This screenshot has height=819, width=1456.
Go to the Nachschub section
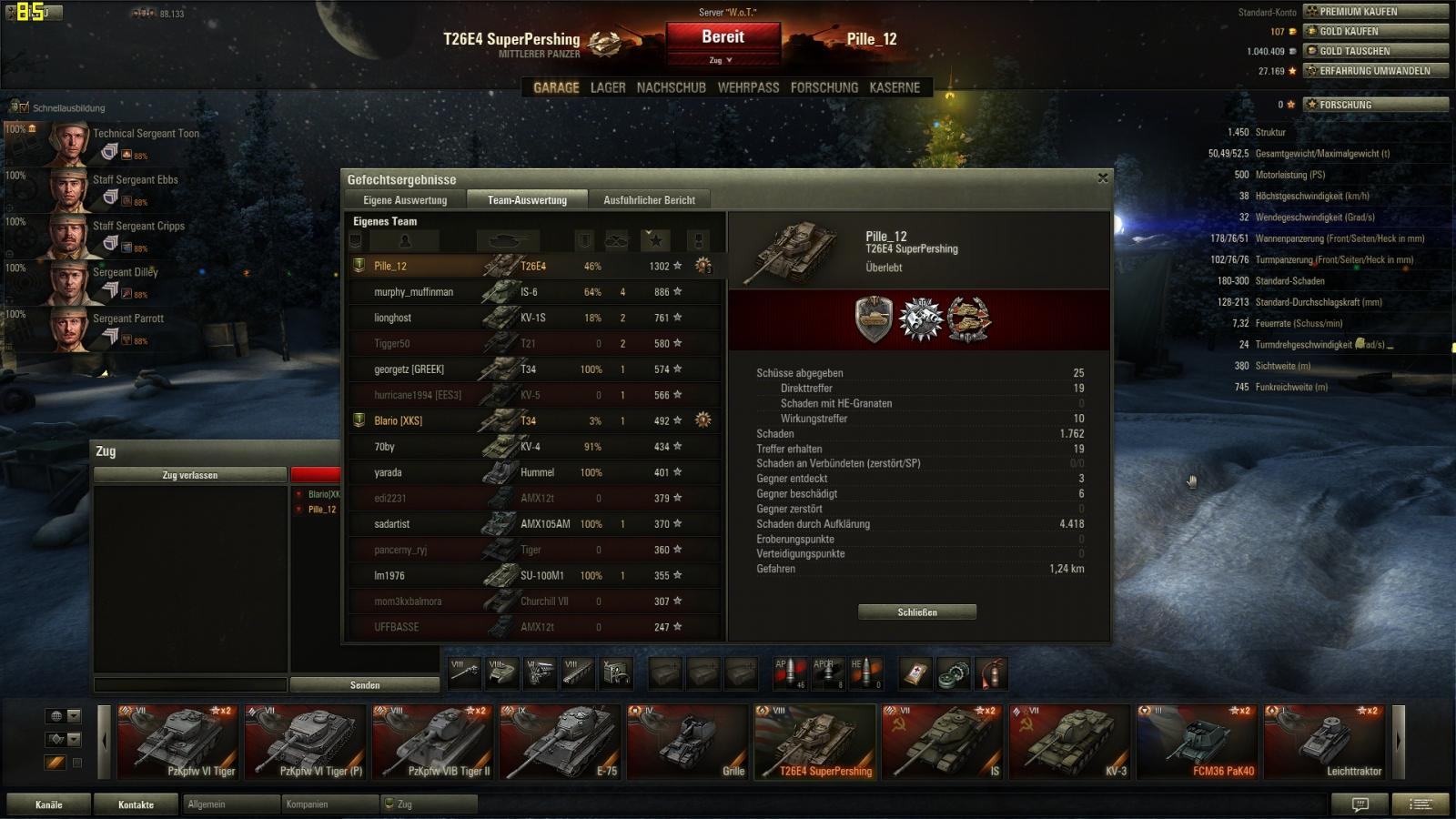[x=671, y=88]
